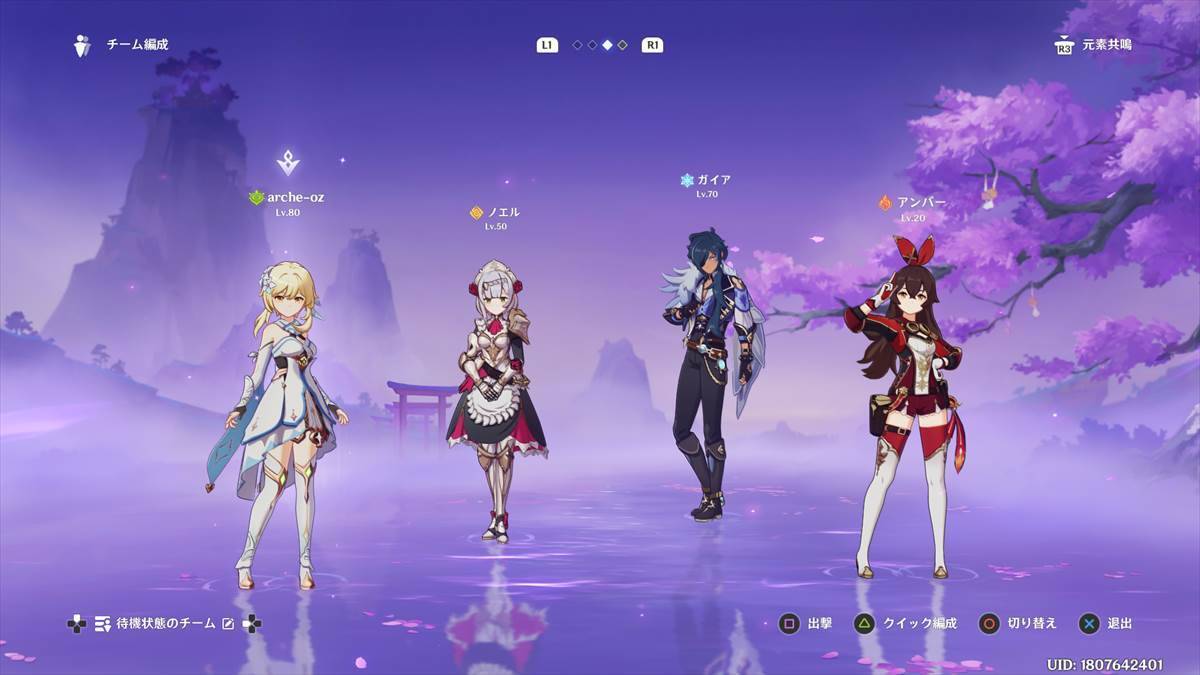This screenshot has width=1200, height=675.
Task: Select Noelle (ノエル) in the party
Action: [496, 400]
